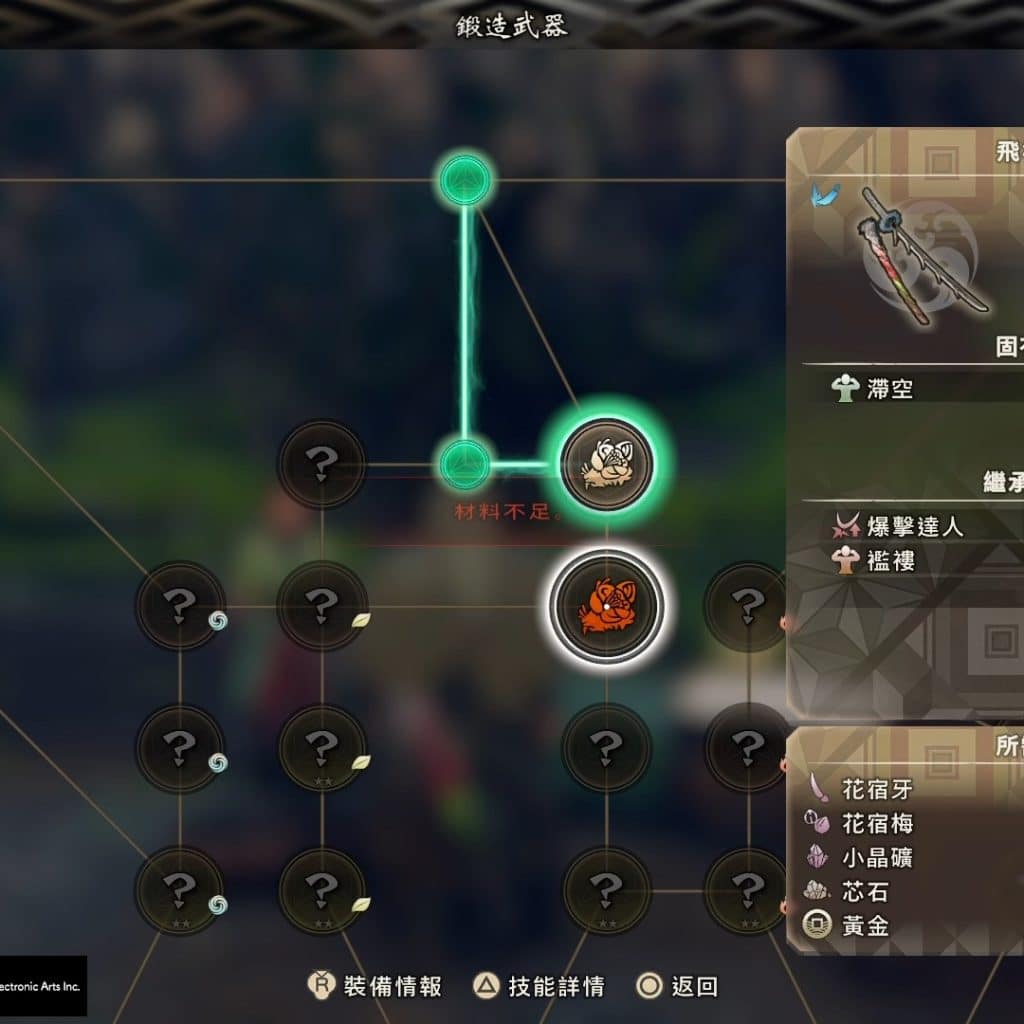
Task: Select the green node at the tree's top
Action: [x=465, y=181]
